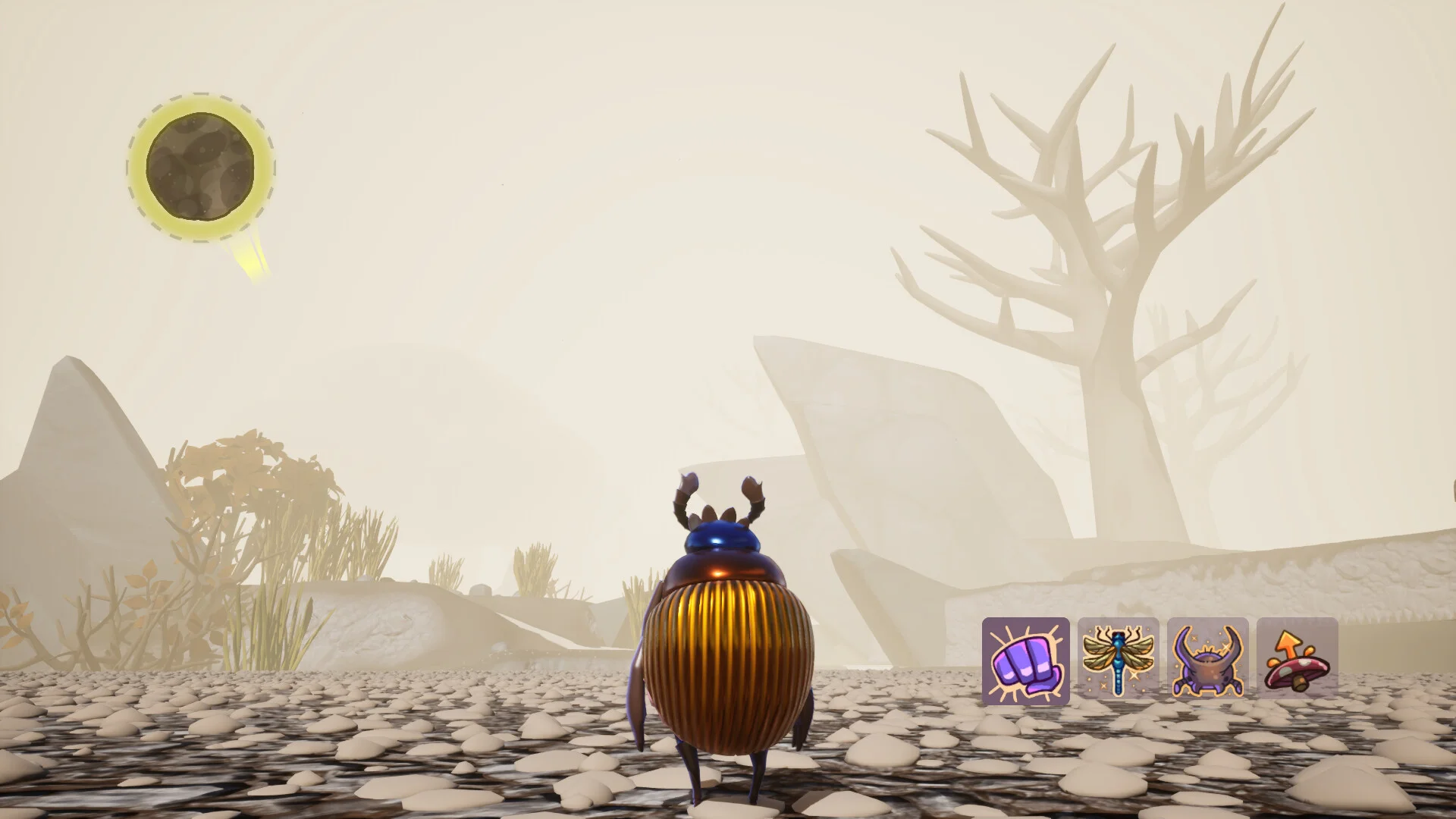The height and width of the screenshot is (819, 1456).
Task: Choose the horned beetle ability icon
Action: click(x=1207, y=658)
